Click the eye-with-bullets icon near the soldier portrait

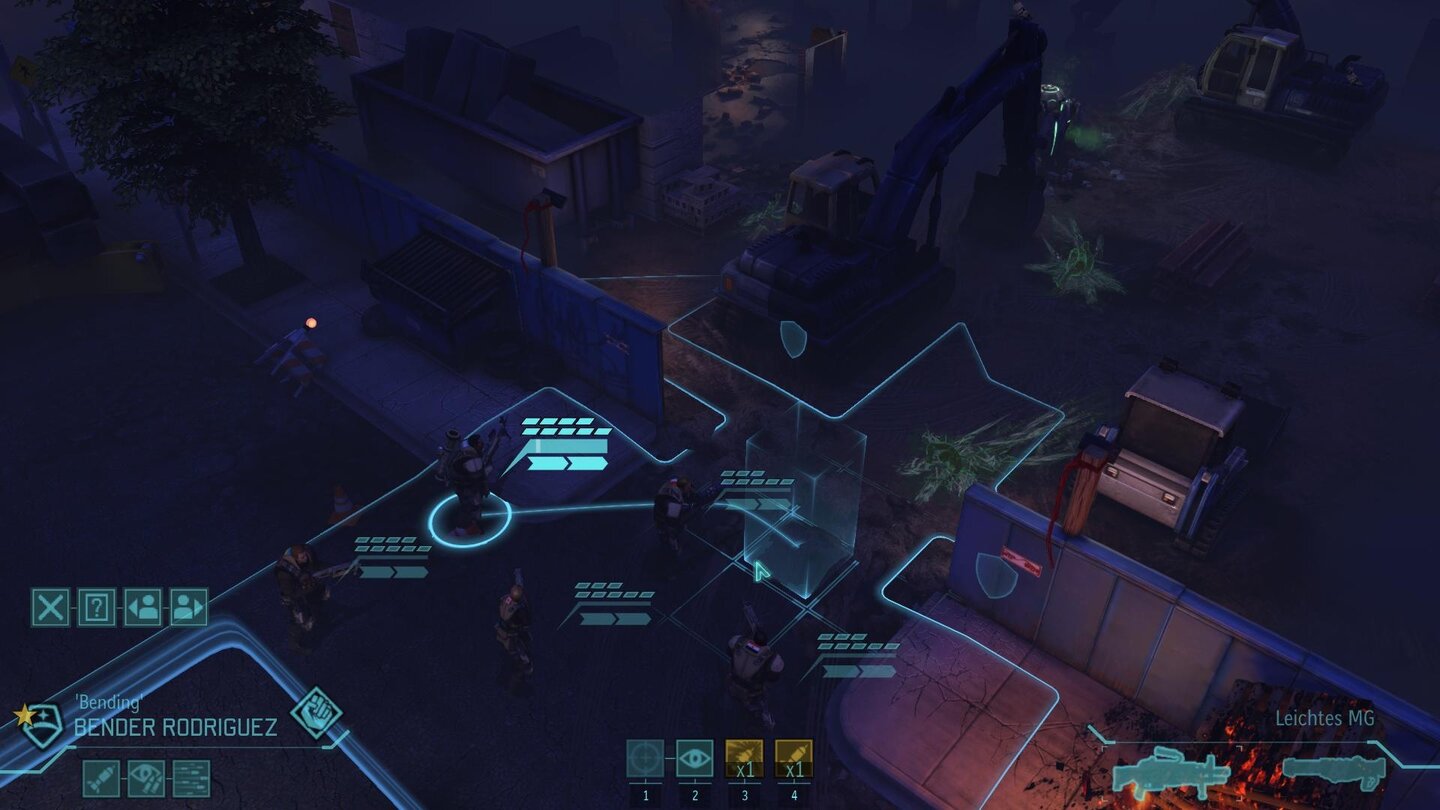(144, 778)
